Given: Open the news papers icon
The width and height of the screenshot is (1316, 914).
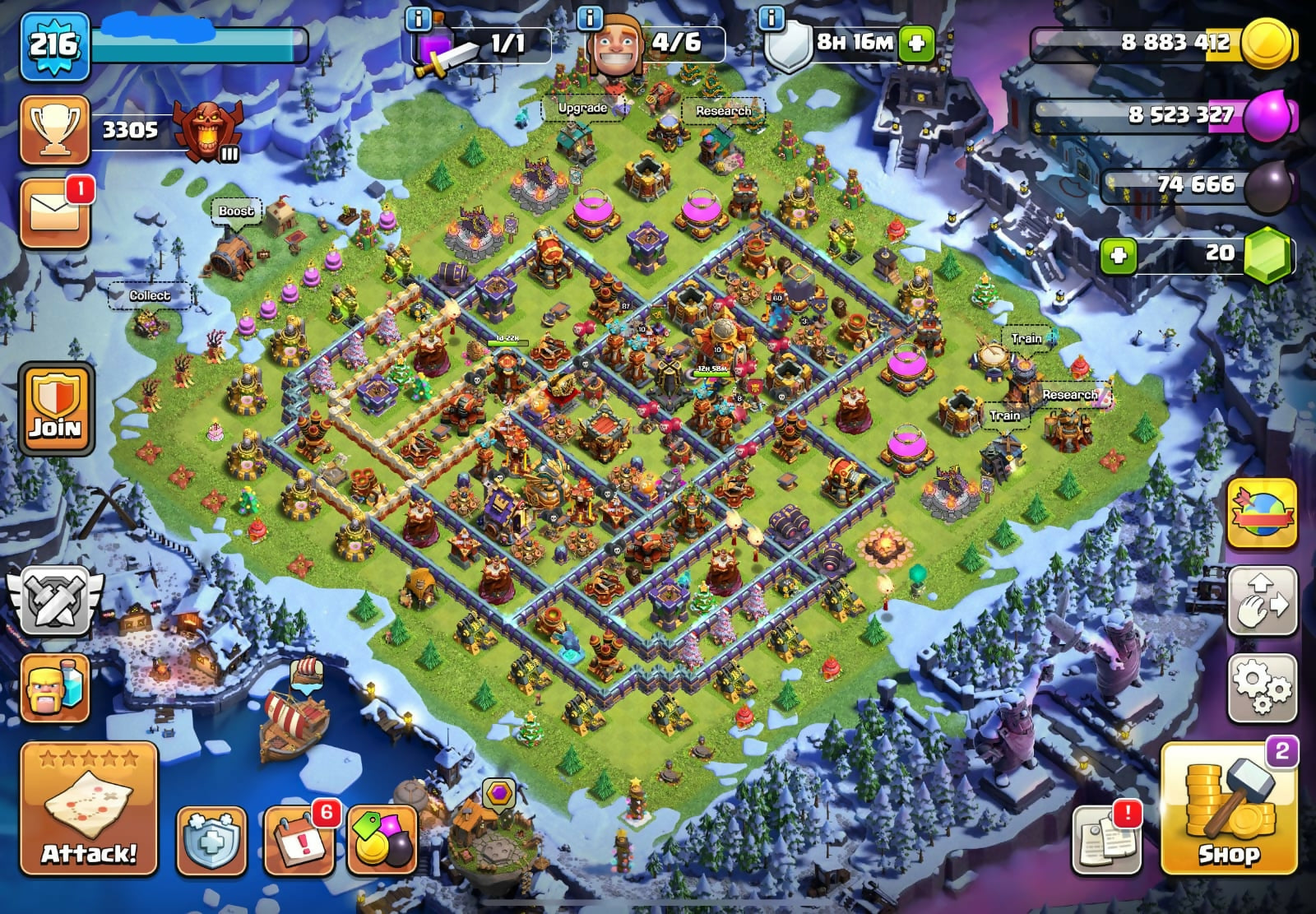Looking at the screenshot, I should click(1107, 839).
